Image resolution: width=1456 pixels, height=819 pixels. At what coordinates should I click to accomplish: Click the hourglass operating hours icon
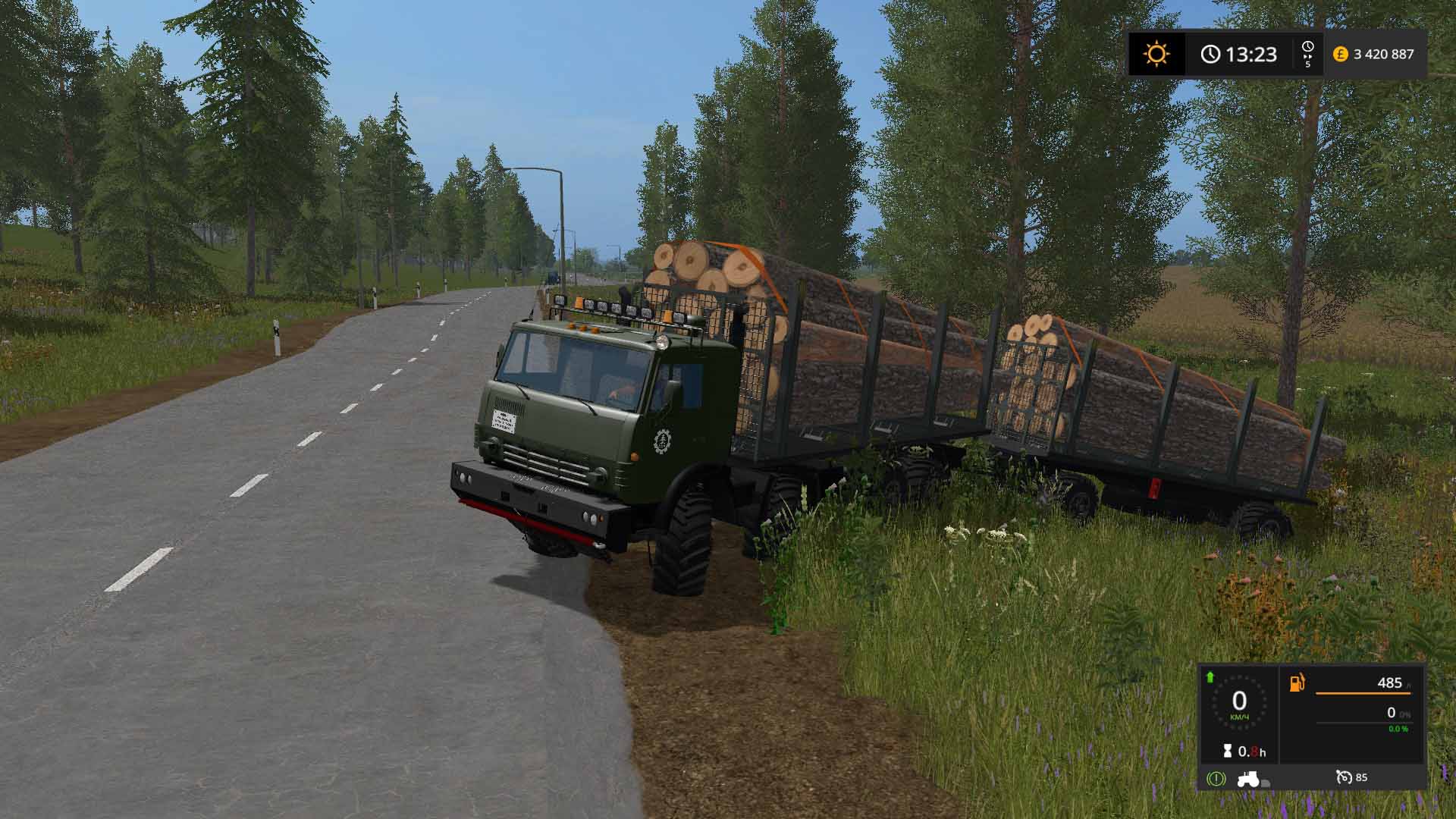[x=1227, y=751]
